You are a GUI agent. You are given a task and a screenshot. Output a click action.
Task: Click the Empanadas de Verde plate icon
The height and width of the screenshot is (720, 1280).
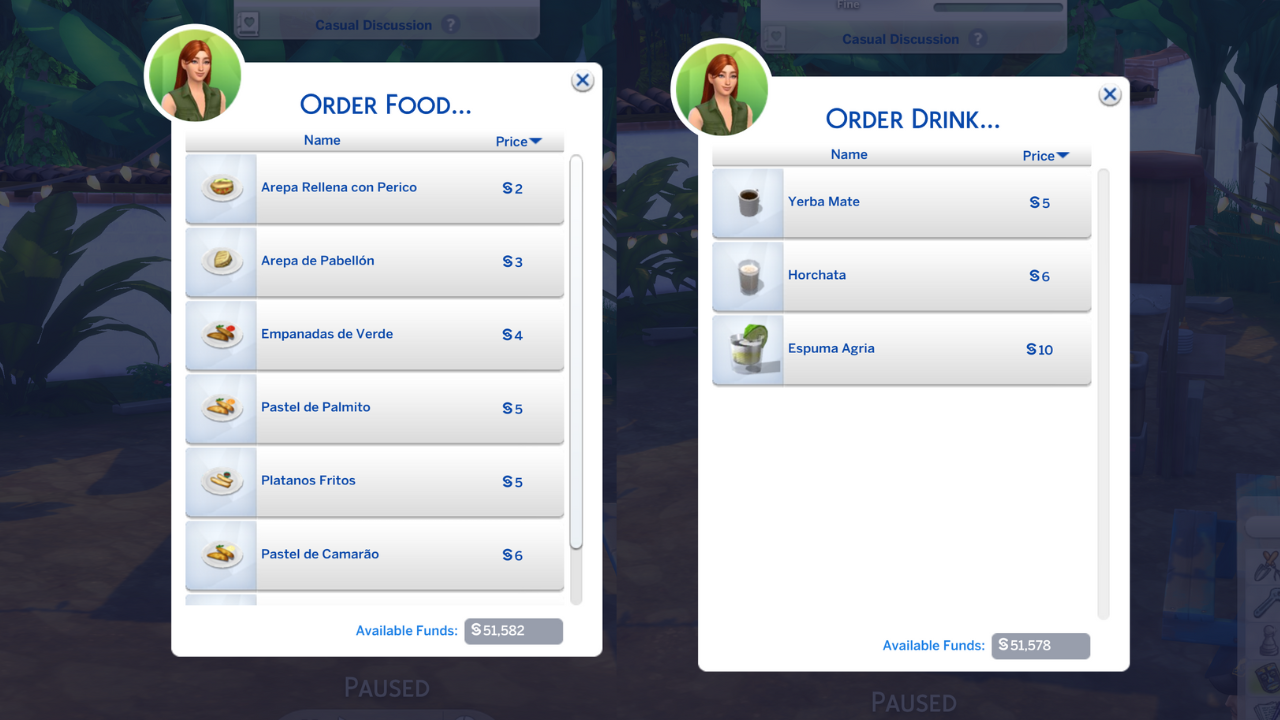[x=221, y=334]
